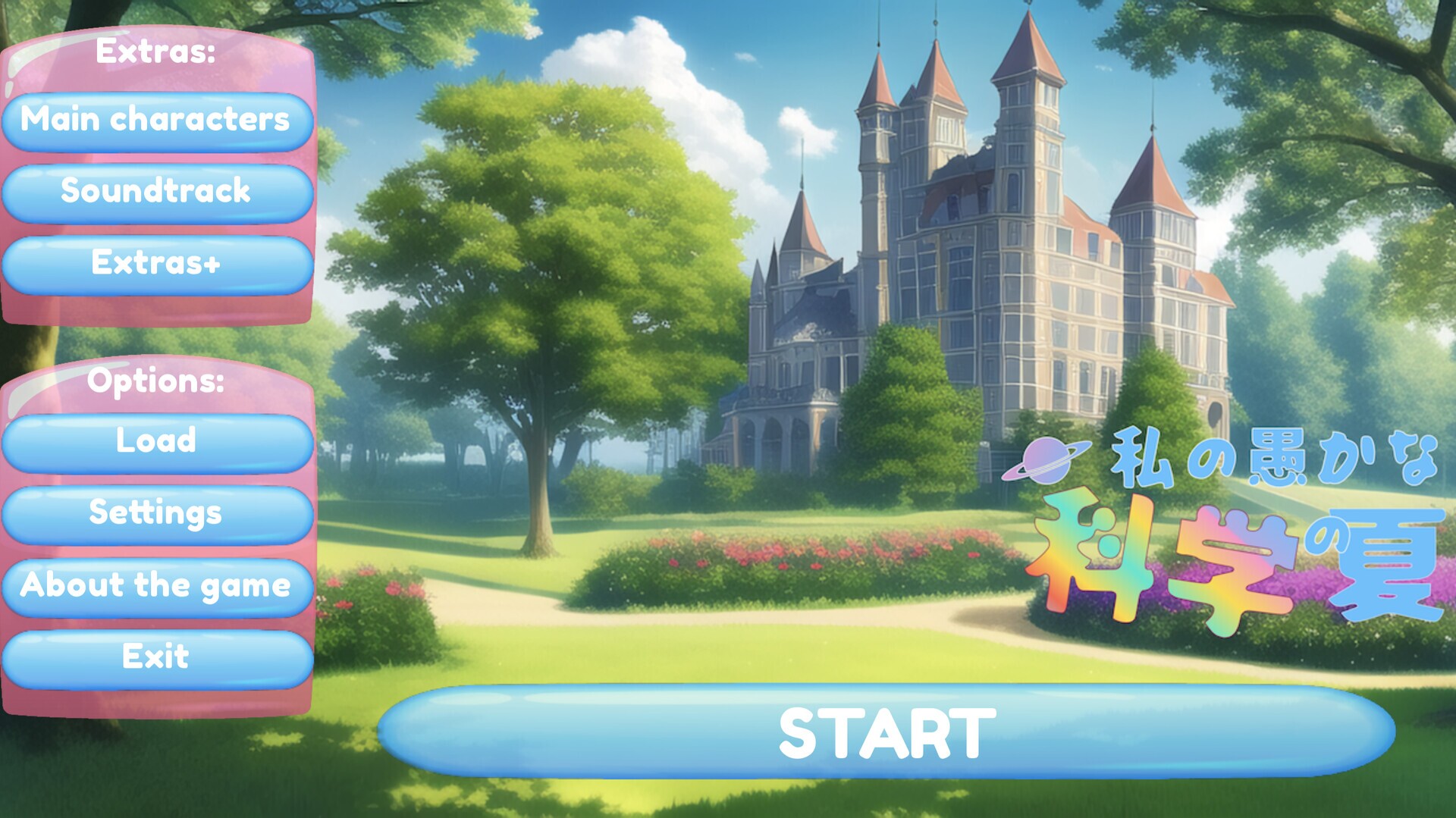Click the large START button
Viewport: 1456px width, 818px height.
886,732
